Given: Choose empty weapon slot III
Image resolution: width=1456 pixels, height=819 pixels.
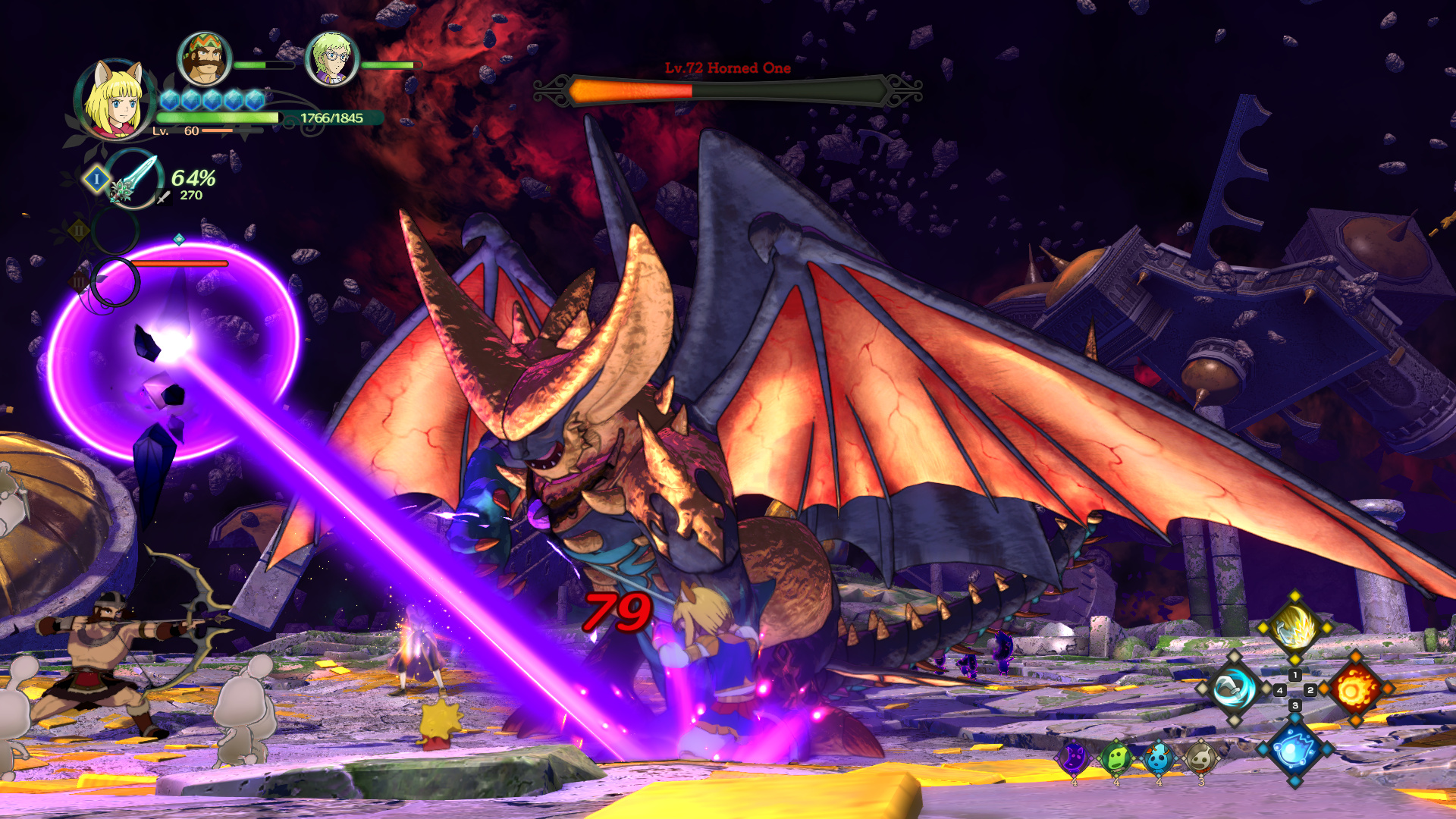Looking at the screenshot, I should click(x=115, y=282).
